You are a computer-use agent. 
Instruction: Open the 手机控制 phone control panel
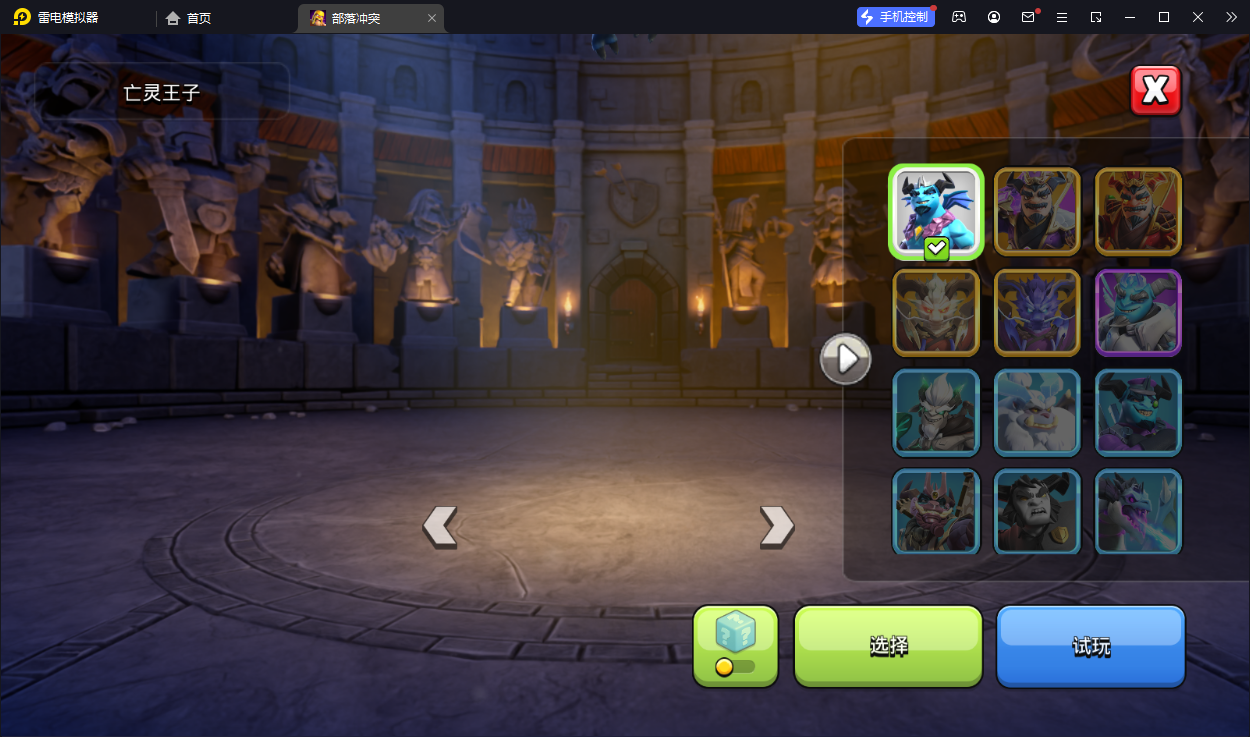click(895, 17)
